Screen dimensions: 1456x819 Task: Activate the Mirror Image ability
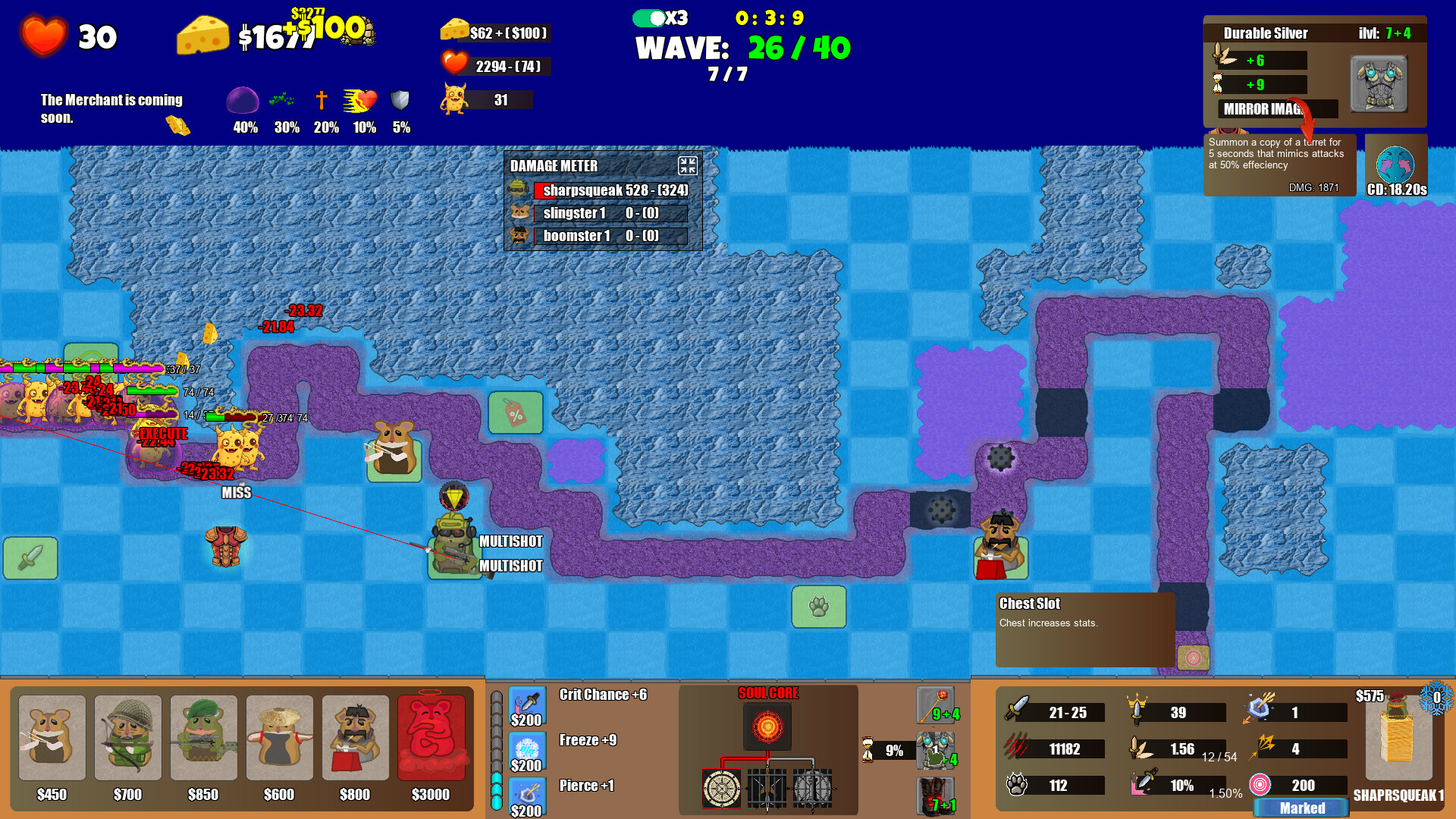coord(1278,109)
